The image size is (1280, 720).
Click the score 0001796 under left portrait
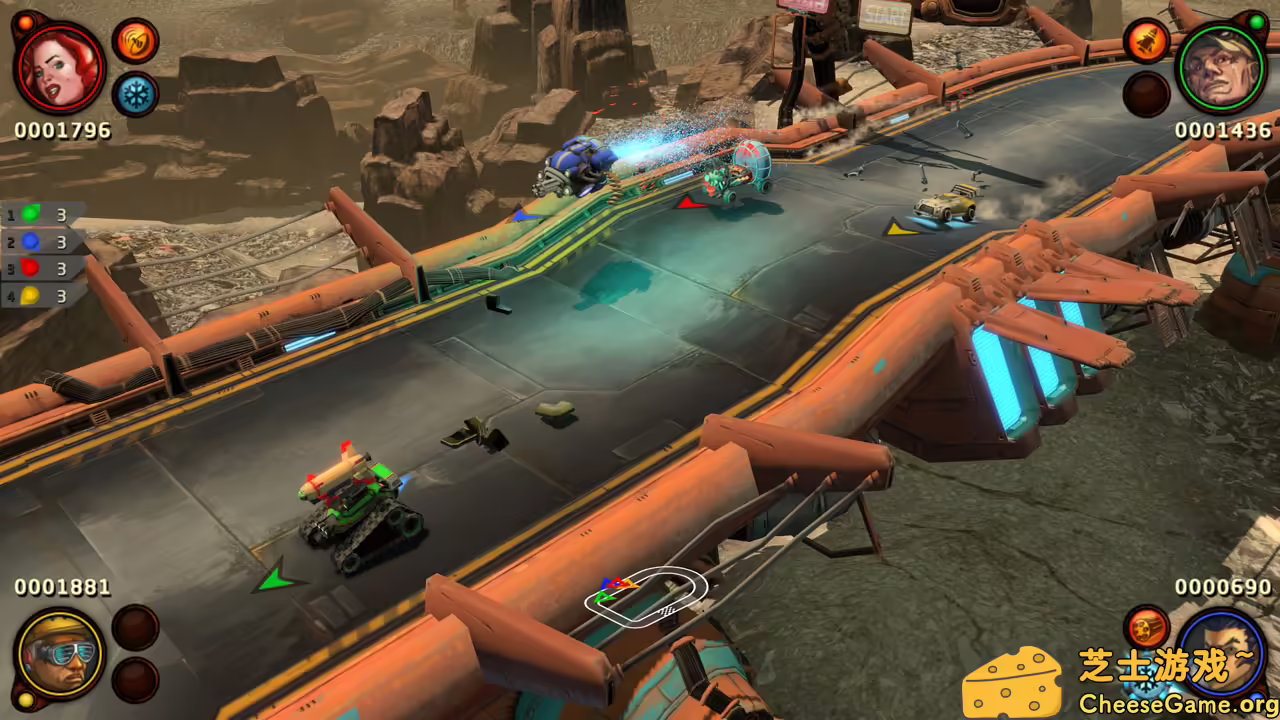click(62, 128)
